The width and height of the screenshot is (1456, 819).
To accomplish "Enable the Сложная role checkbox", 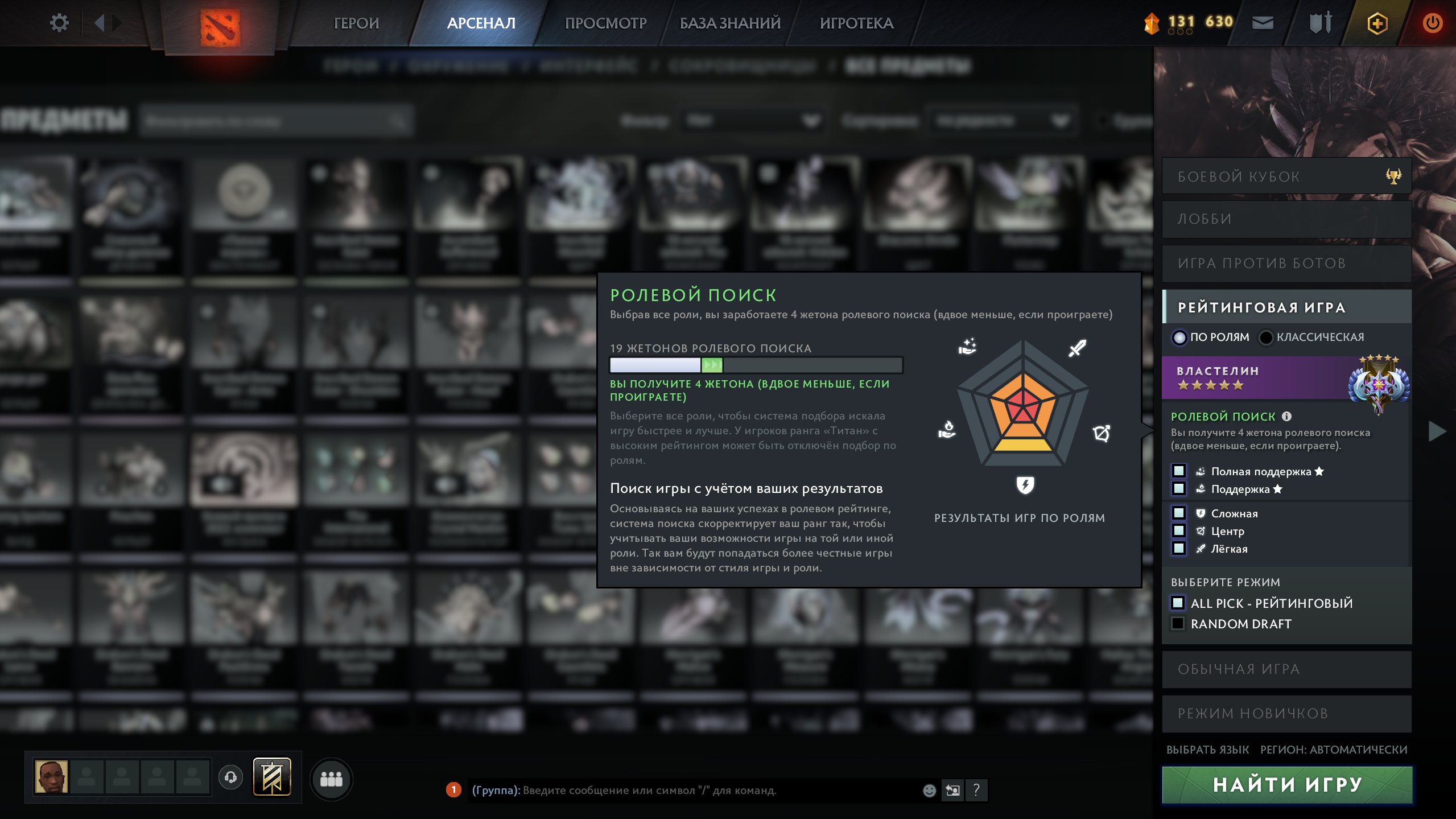I will pyautogui.click(x=1179, y=513).
